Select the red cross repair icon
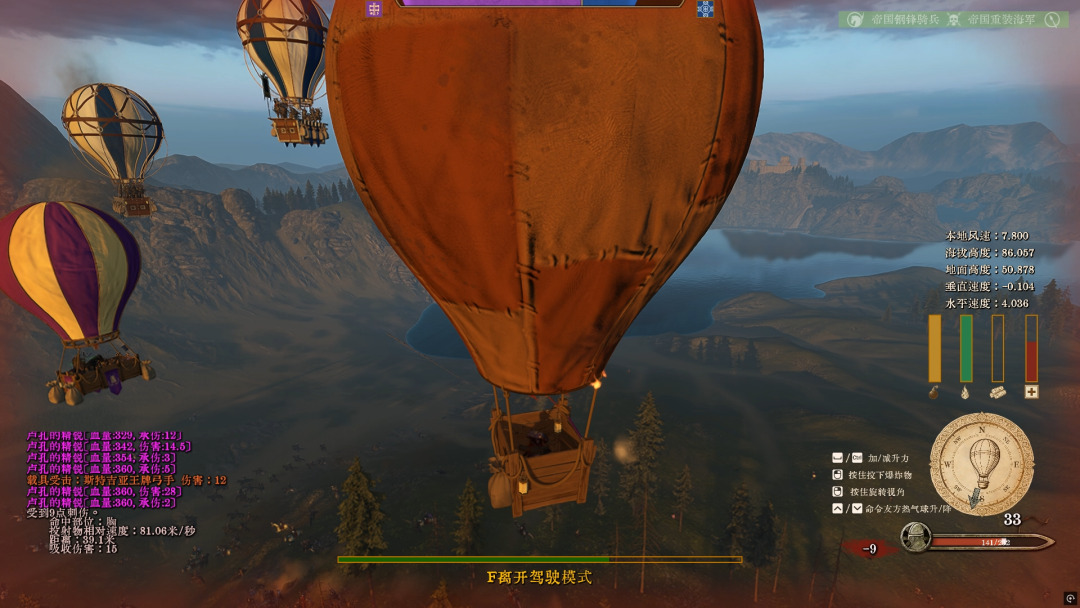Viewport: 1080px width, 608px height. click(x=1031, y=392)
